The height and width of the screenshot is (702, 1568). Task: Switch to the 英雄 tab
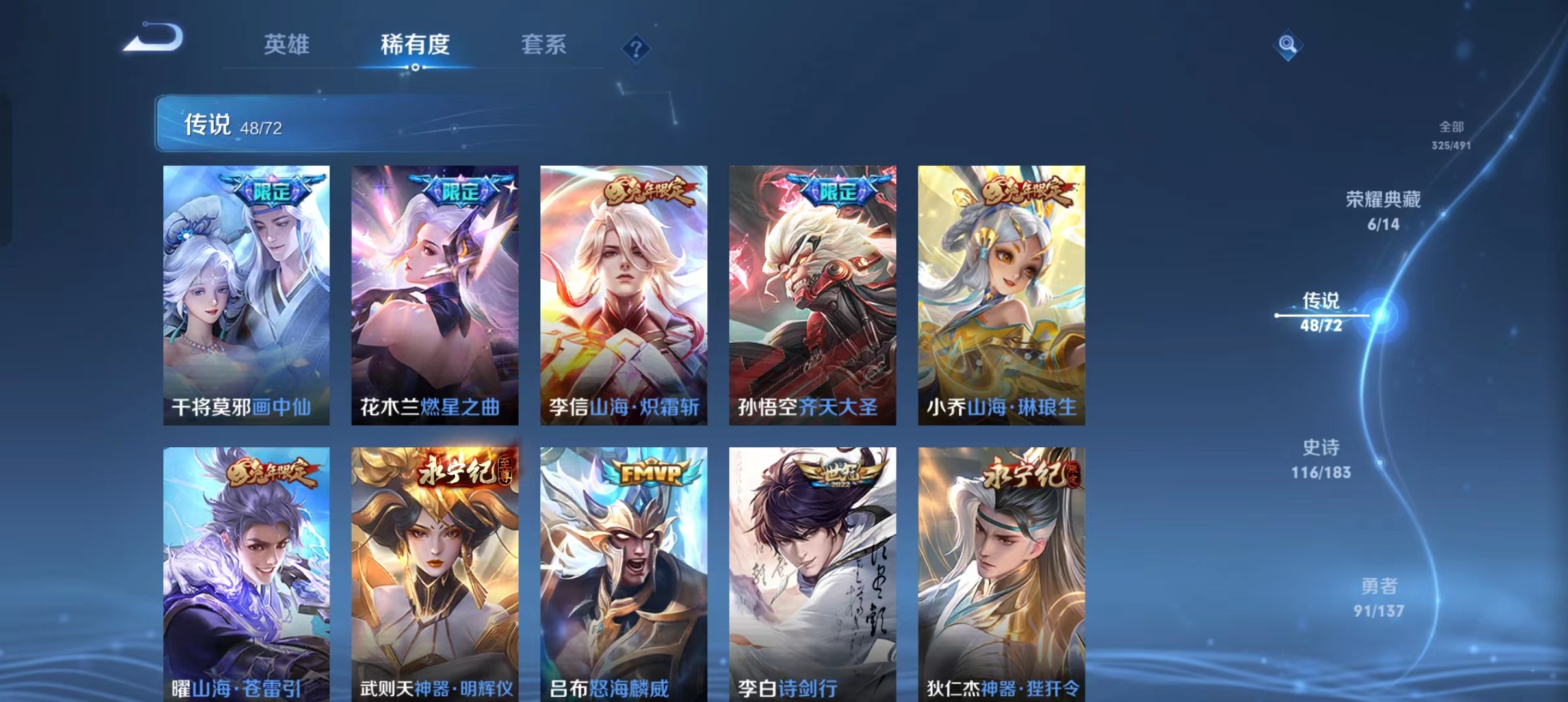(x=286, y=44)
